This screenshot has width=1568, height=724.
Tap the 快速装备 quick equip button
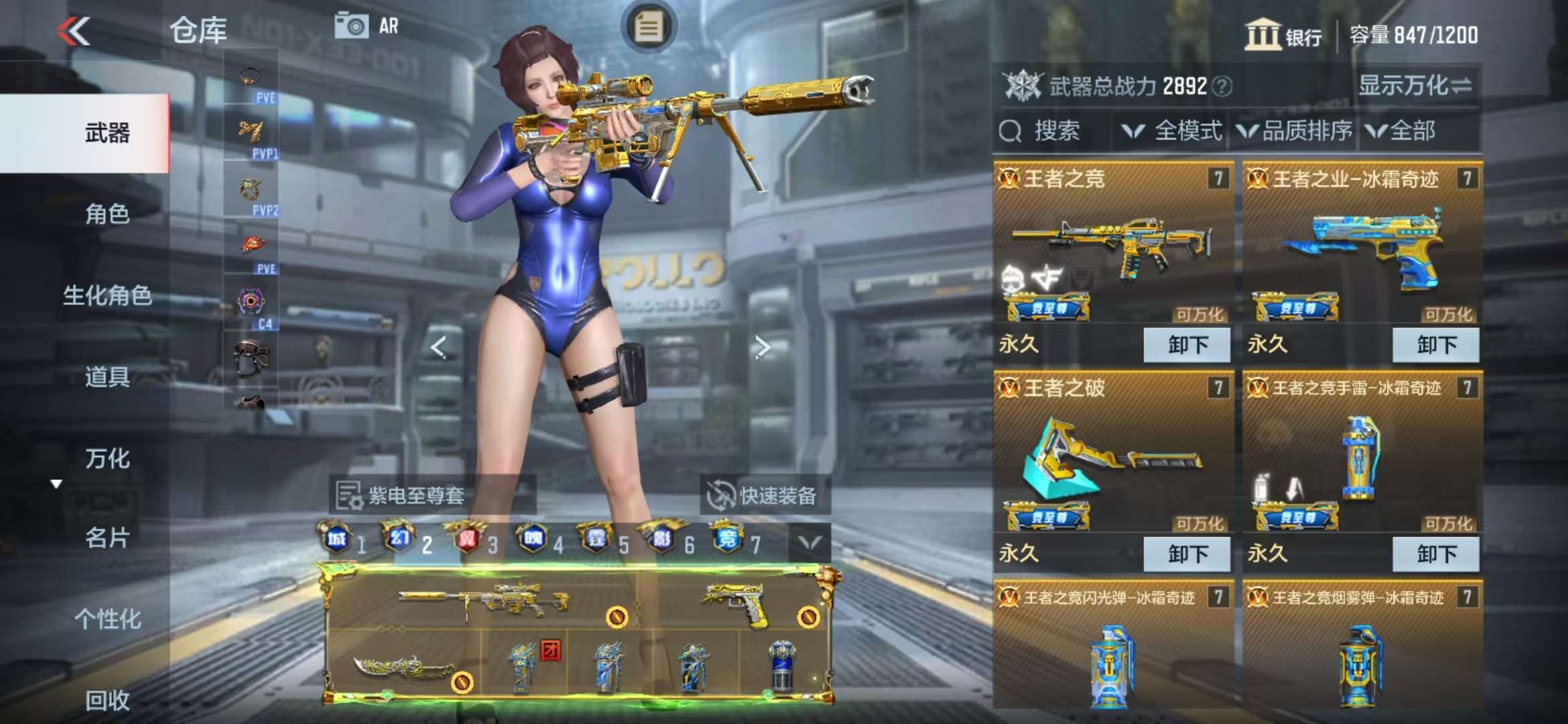click(764, 496)
